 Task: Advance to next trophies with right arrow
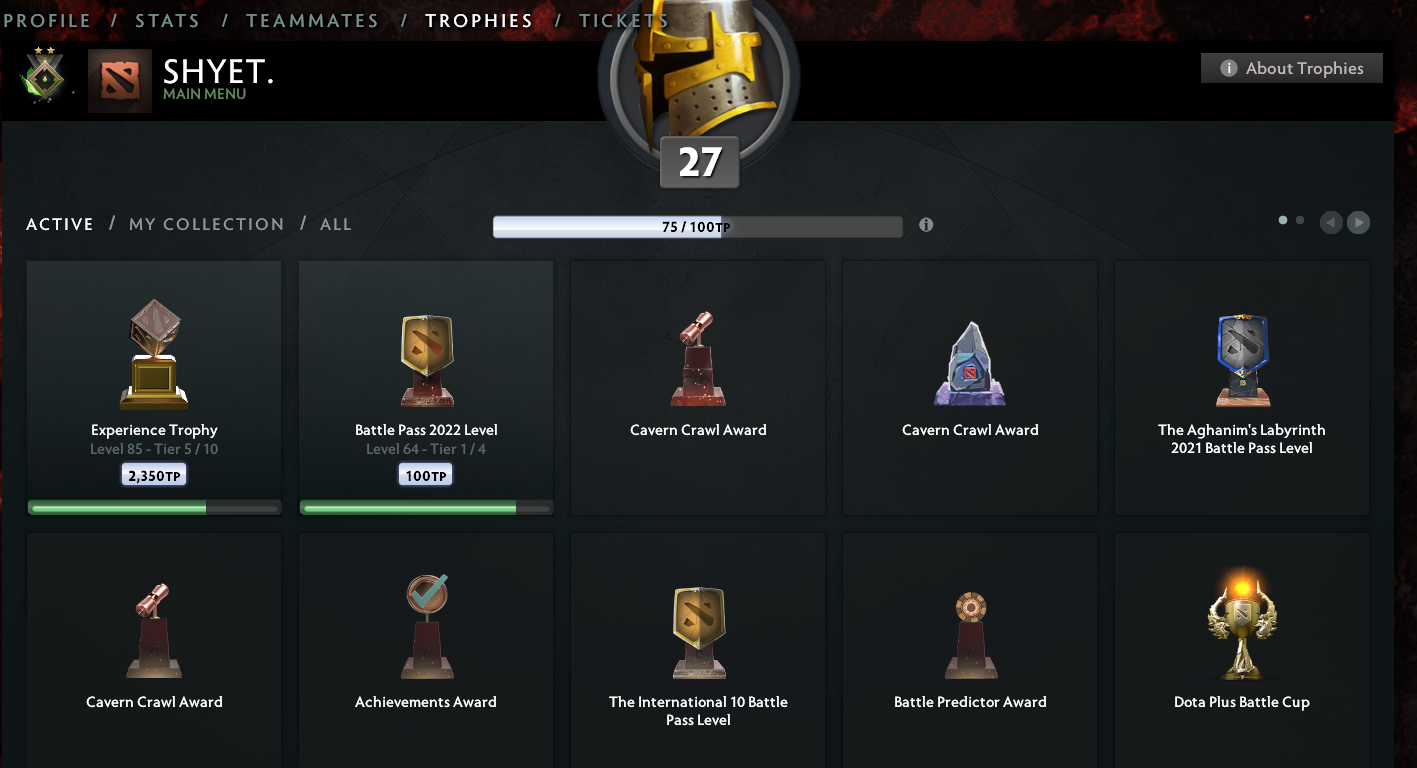(1359, 222)
